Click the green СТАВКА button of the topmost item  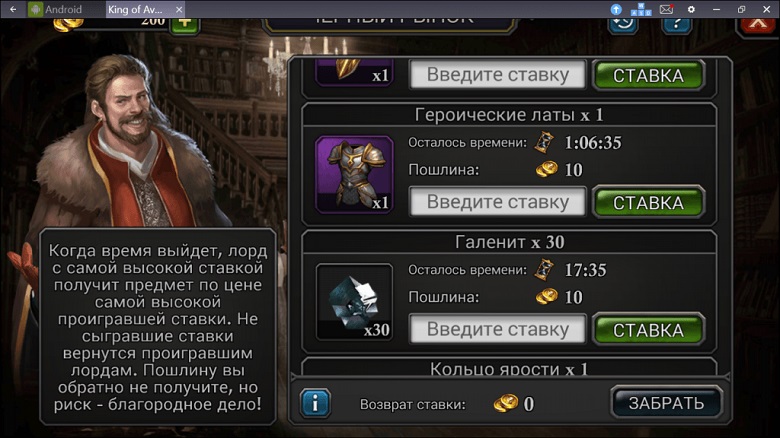(x=648, y=75)
